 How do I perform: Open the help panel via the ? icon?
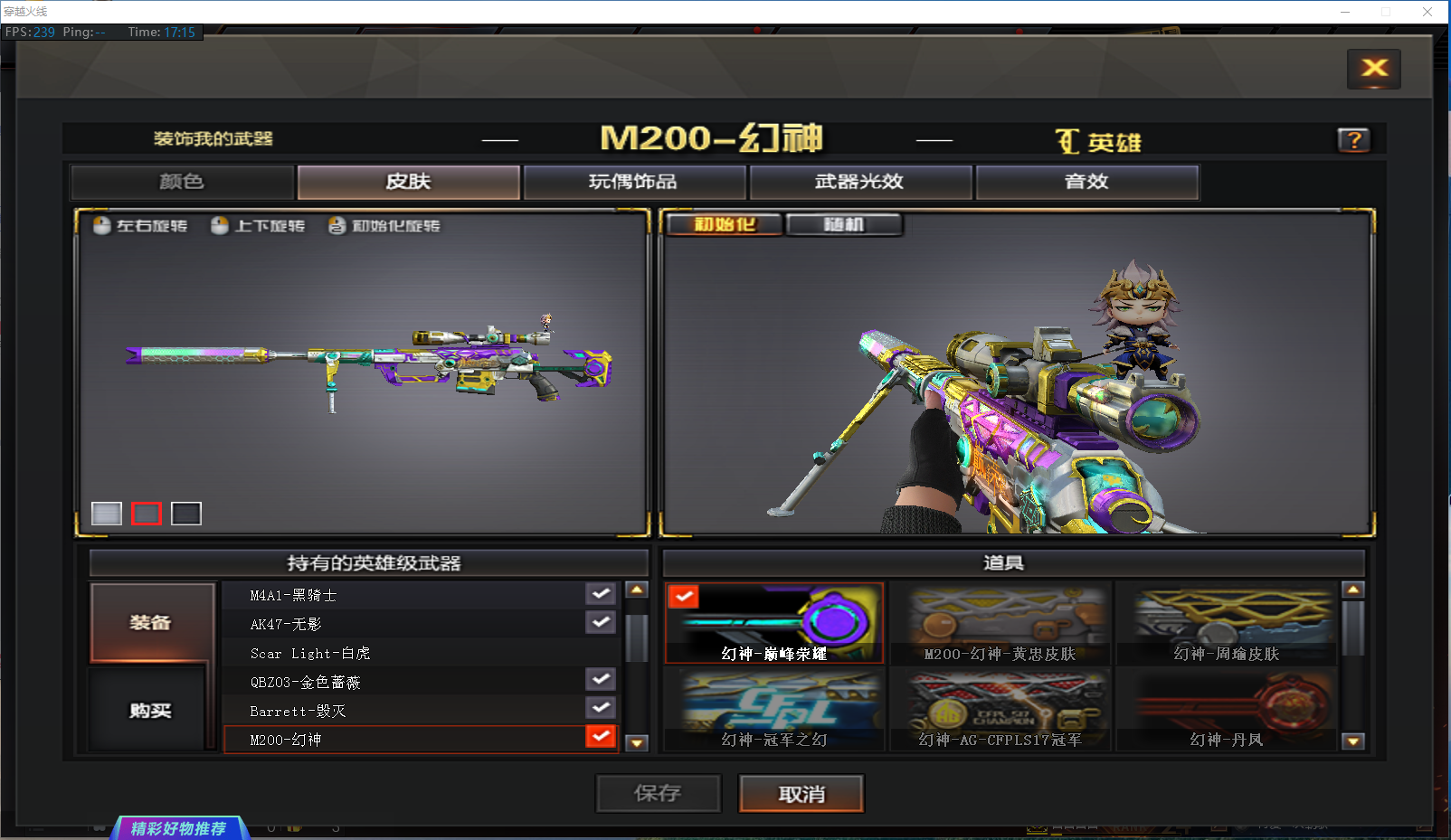point(1353,139)
